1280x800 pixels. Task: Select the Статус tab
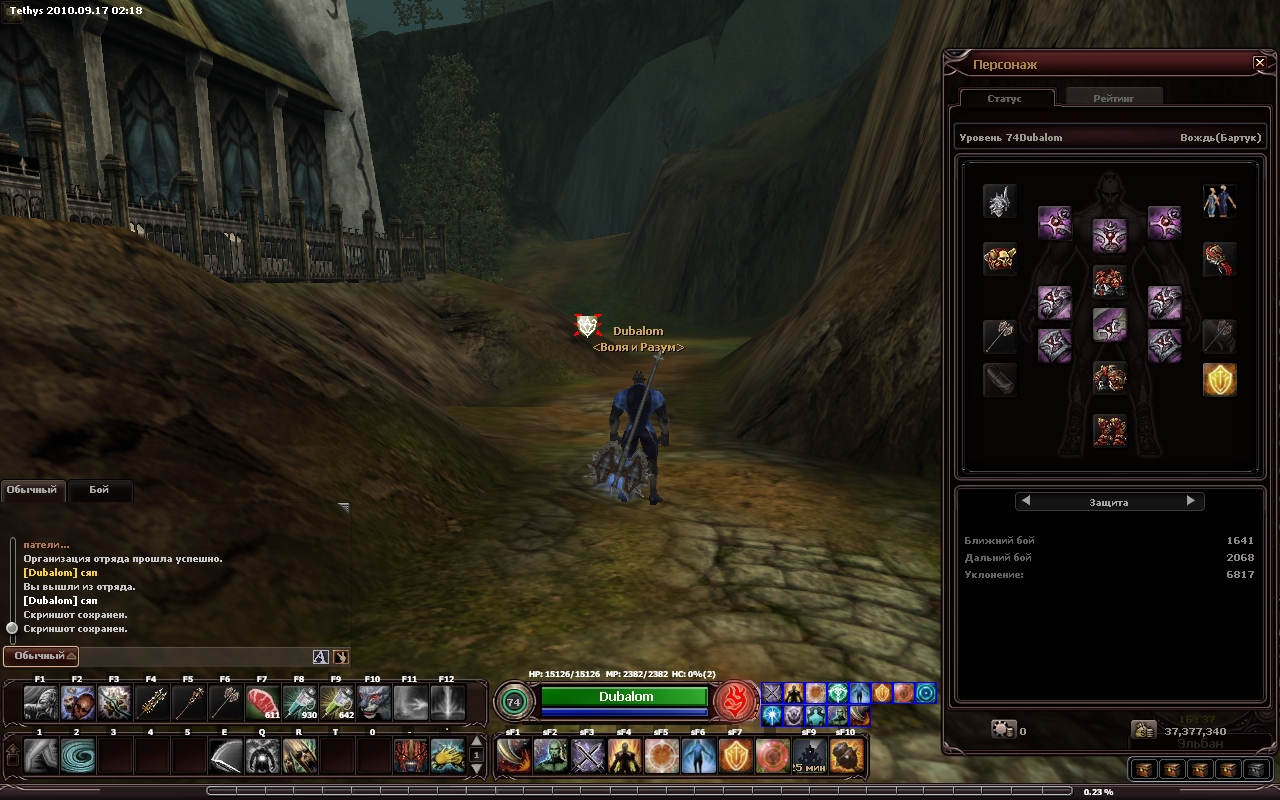[x=1004, y=98]
